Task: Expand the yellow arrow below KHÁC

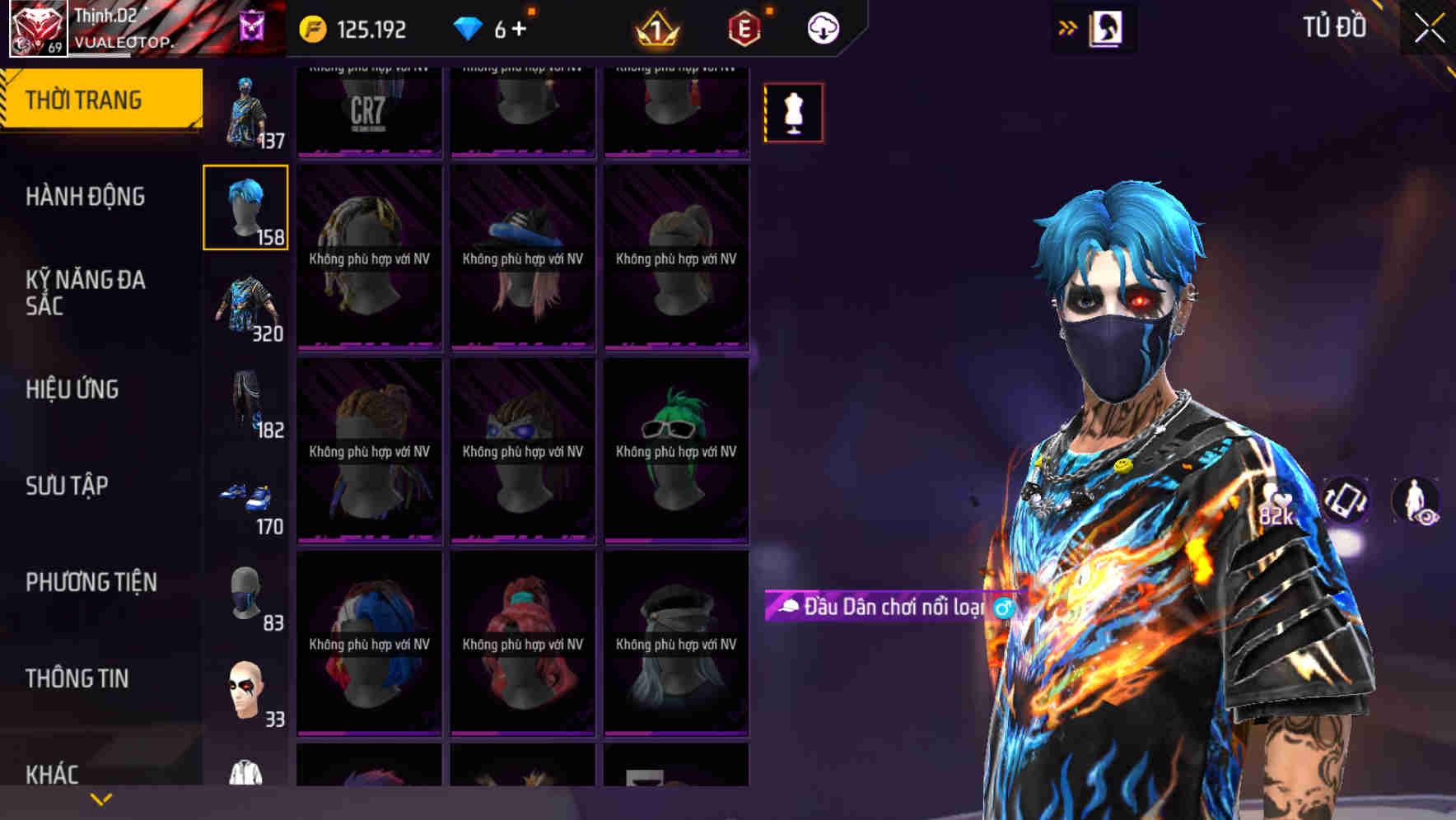Action: pos(99,799)
